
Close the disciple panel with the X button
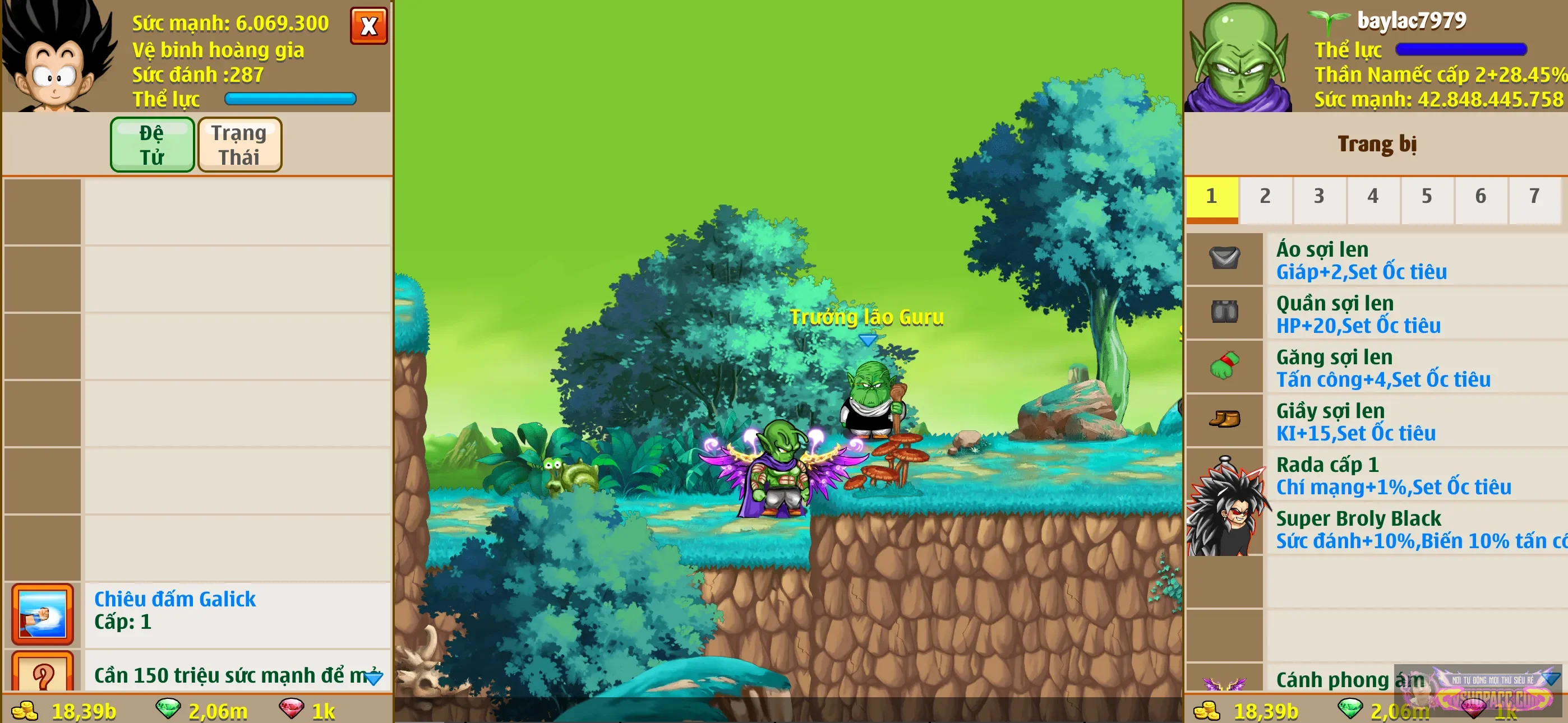(368, 26)
